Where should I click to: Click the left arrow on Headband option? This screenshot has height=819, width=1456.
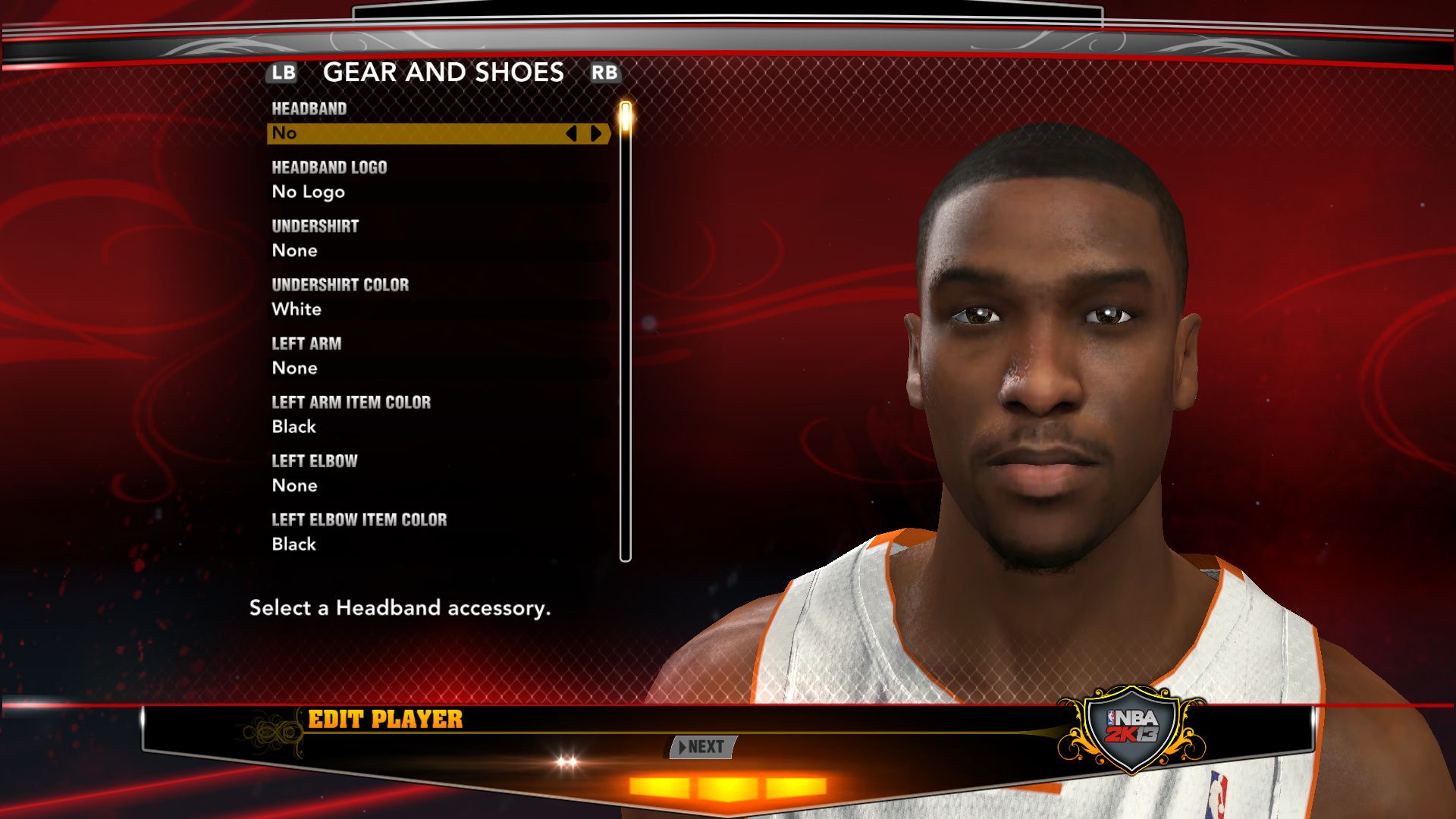coord(572,133)
